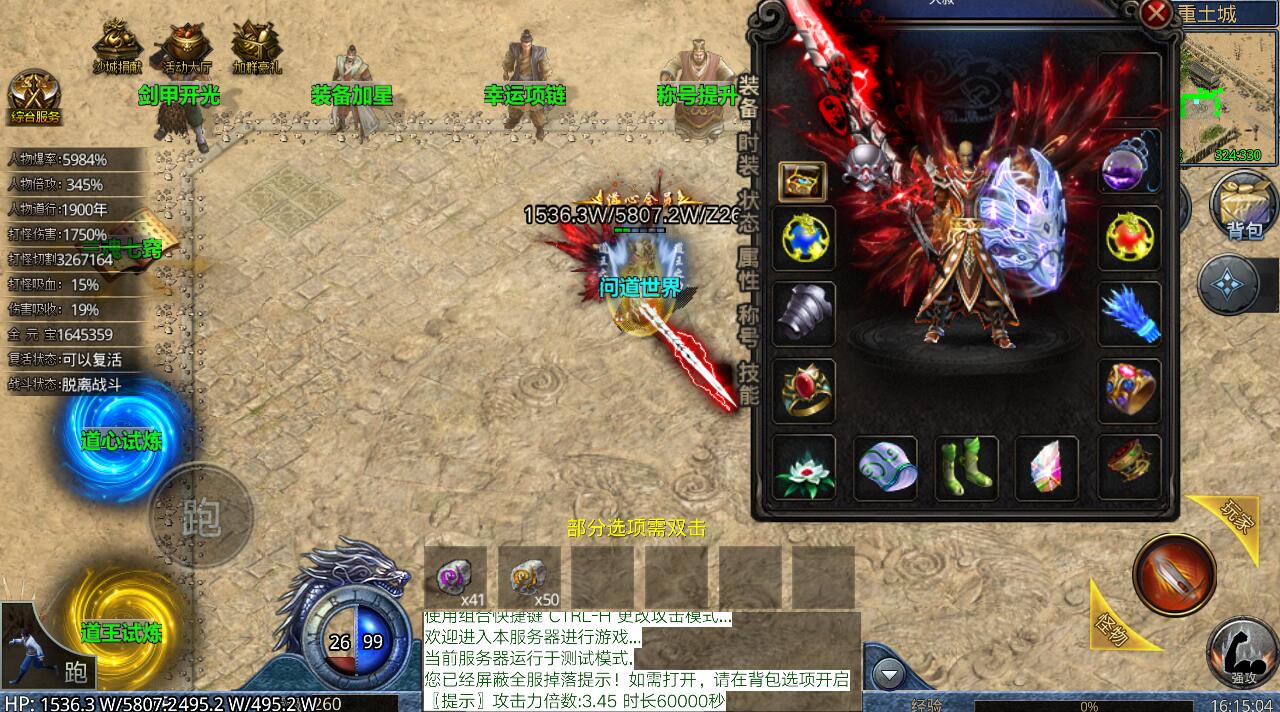Open the 沙城捐献 donation menu

pos(117,47)
